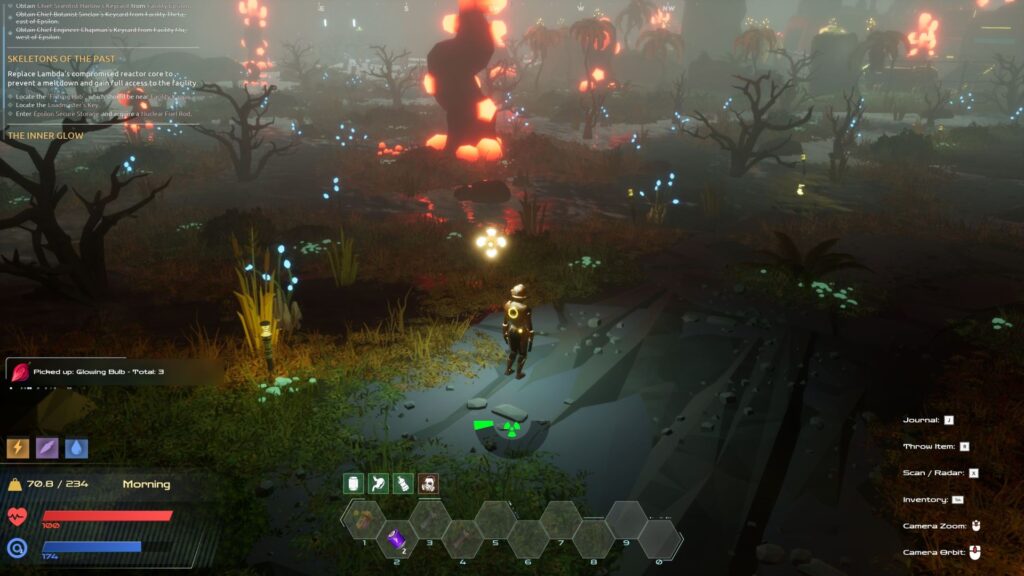Click the yellow lightning bolt buff icon

point(18,448)
